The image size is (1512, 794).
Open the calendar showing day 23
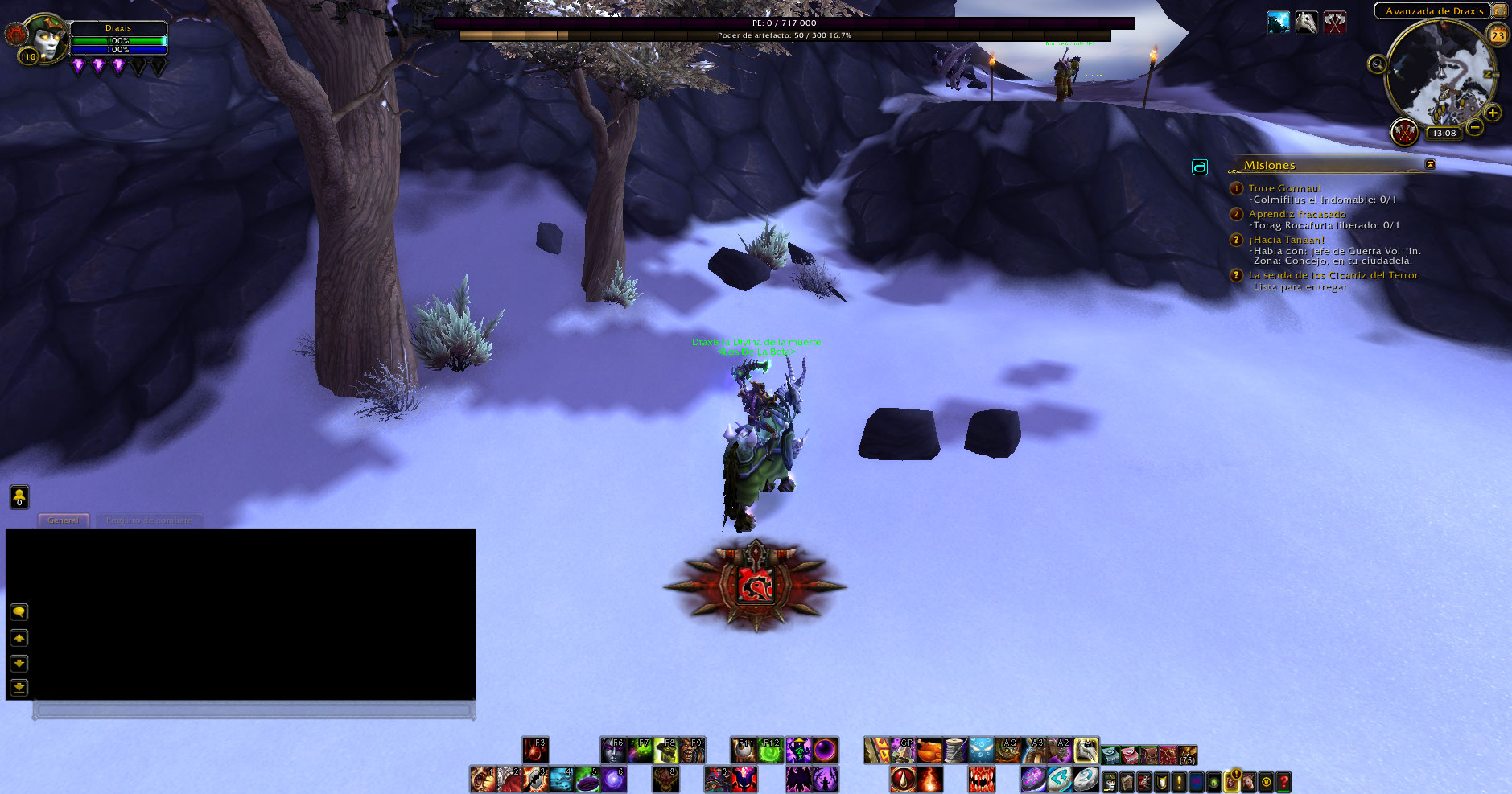(x=1498, y=35)
